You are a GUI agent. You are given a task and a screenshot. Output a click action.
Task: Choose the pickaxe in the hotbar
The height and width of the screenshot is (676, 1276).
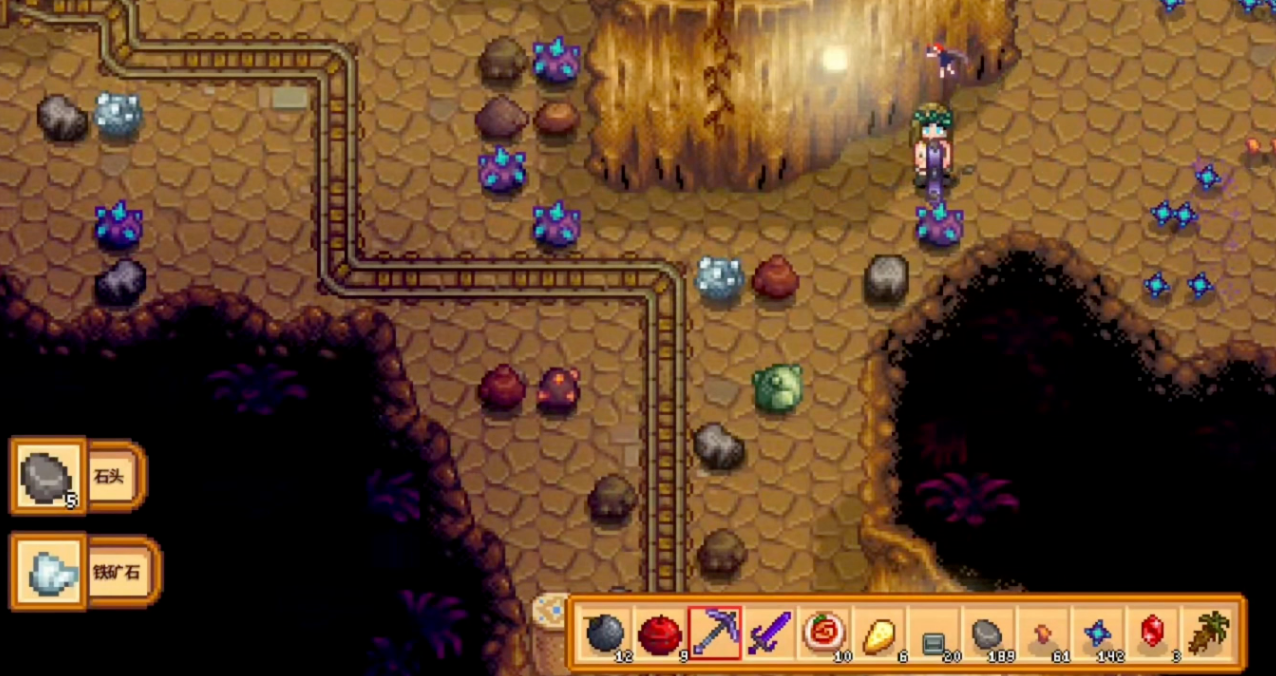coord(714,633)
